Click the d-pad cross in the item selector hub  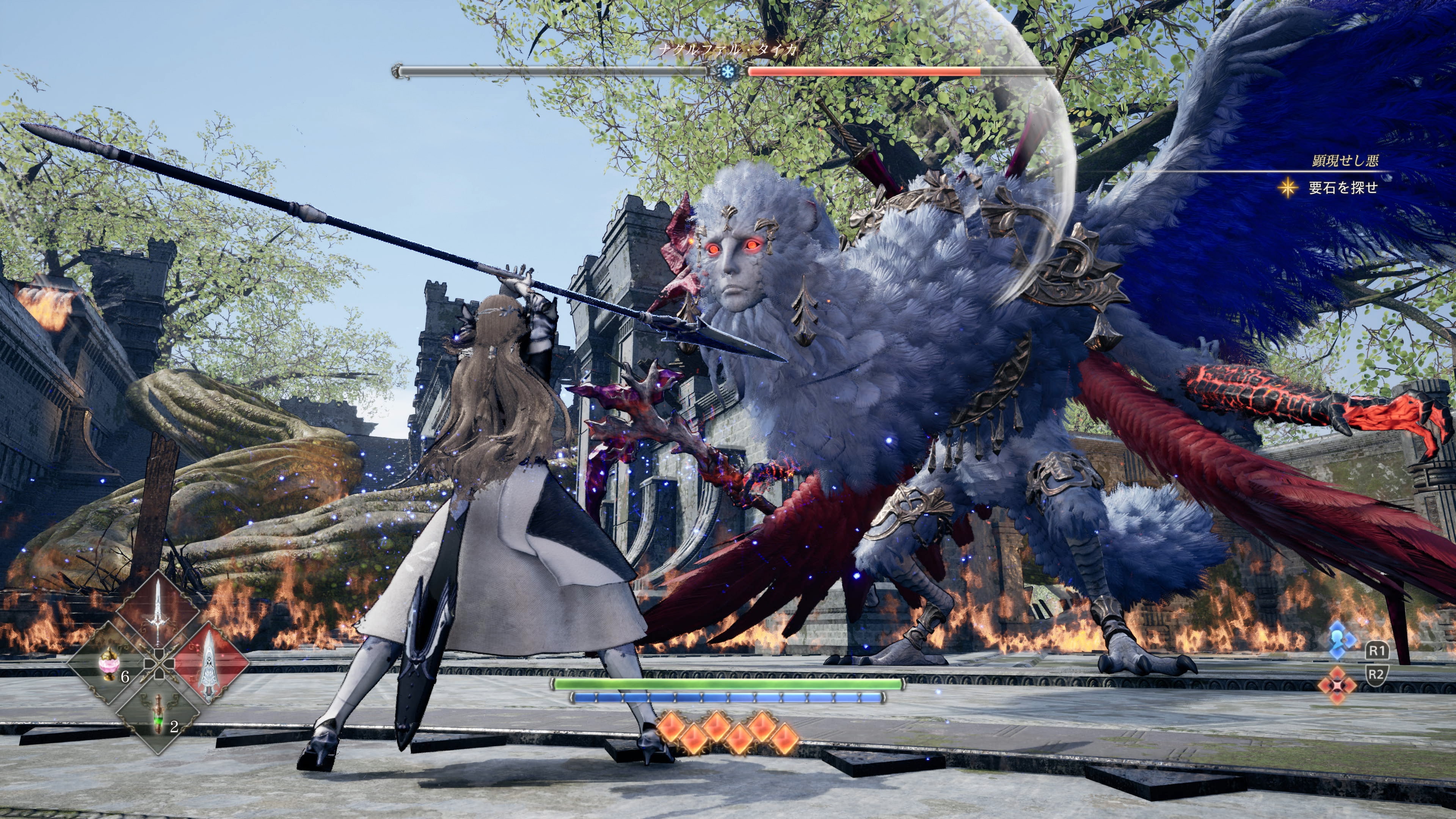(x=160, y=664)
